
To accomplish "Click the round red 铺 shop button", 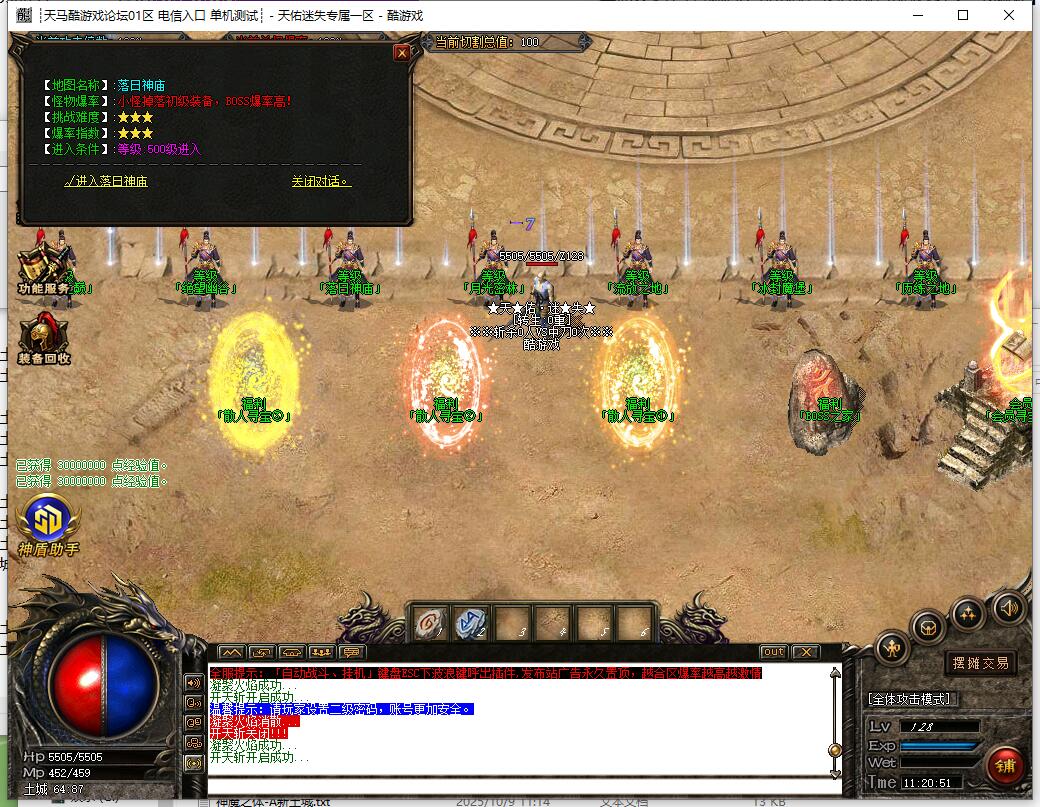I will (1004, 764).
